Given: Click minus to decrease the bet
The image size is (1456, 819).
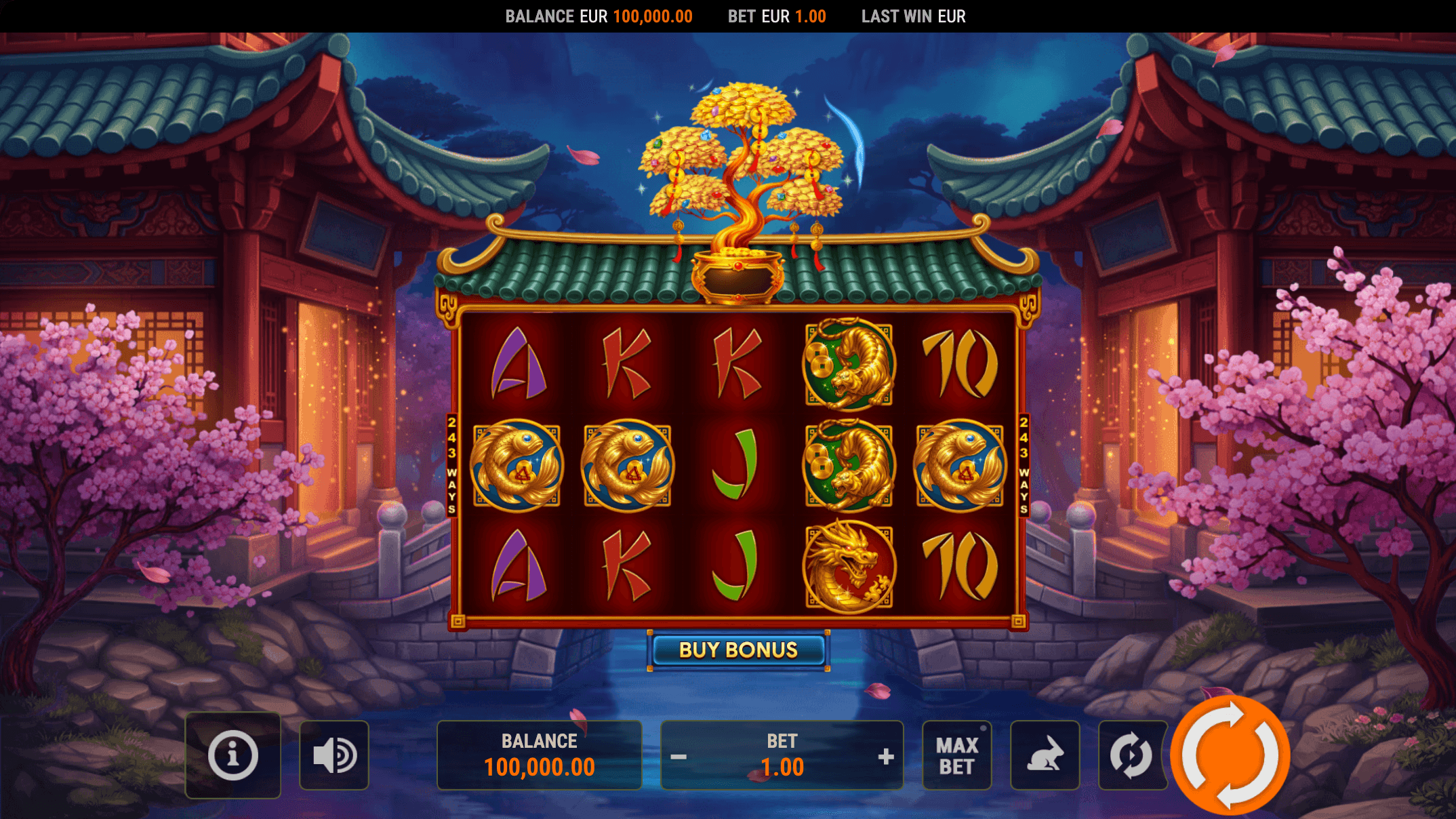Looking at the screenshot, I should tap(678, 755).
